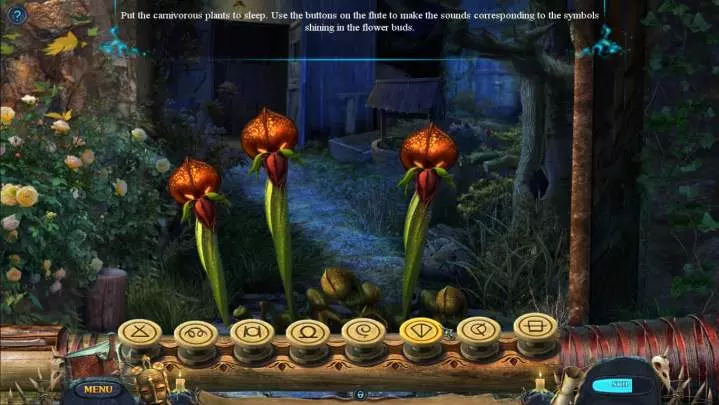Tap the flute button with the double-loop symbol
Viewport: 719px width, 405px height.
point(195,331)
